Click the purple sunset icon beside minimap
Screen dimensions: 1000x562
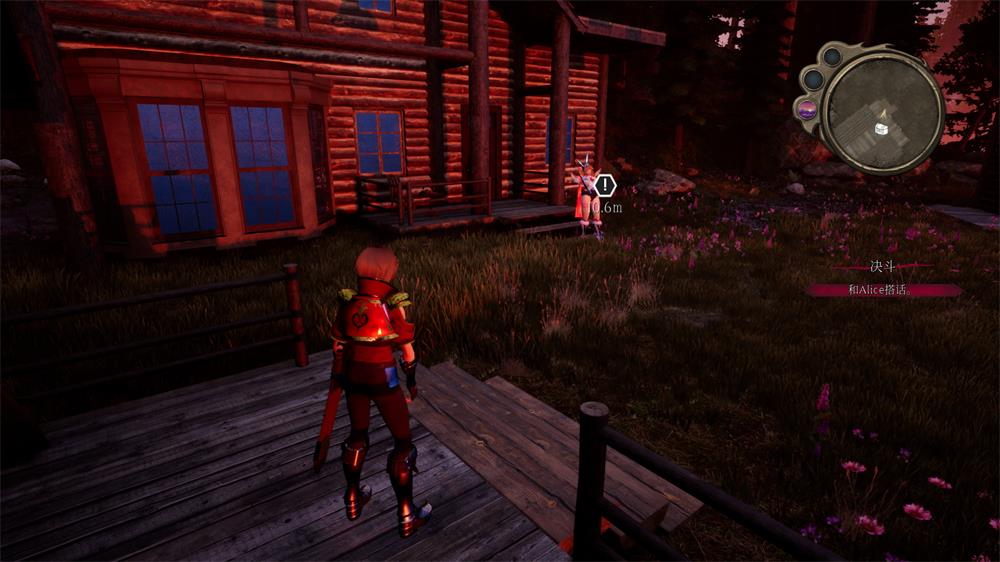(x=807, y=110)
